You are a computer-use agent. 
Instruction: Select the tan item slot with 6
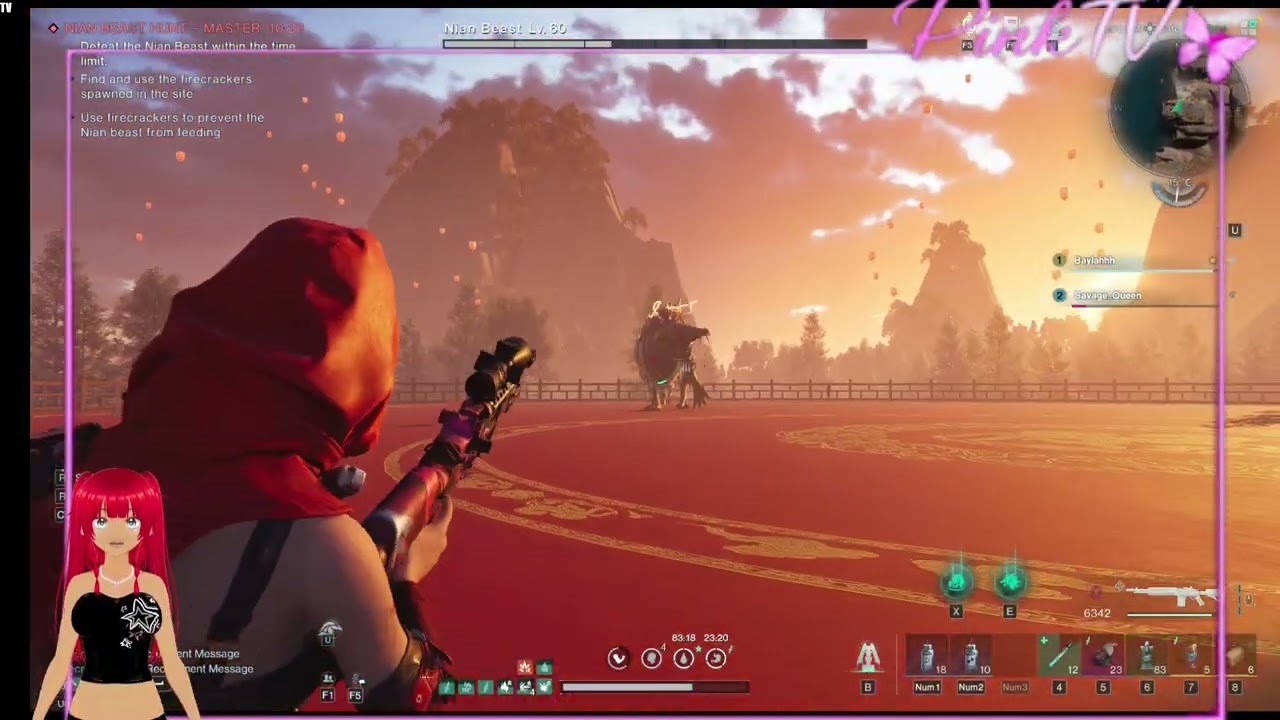point(1236,656)
